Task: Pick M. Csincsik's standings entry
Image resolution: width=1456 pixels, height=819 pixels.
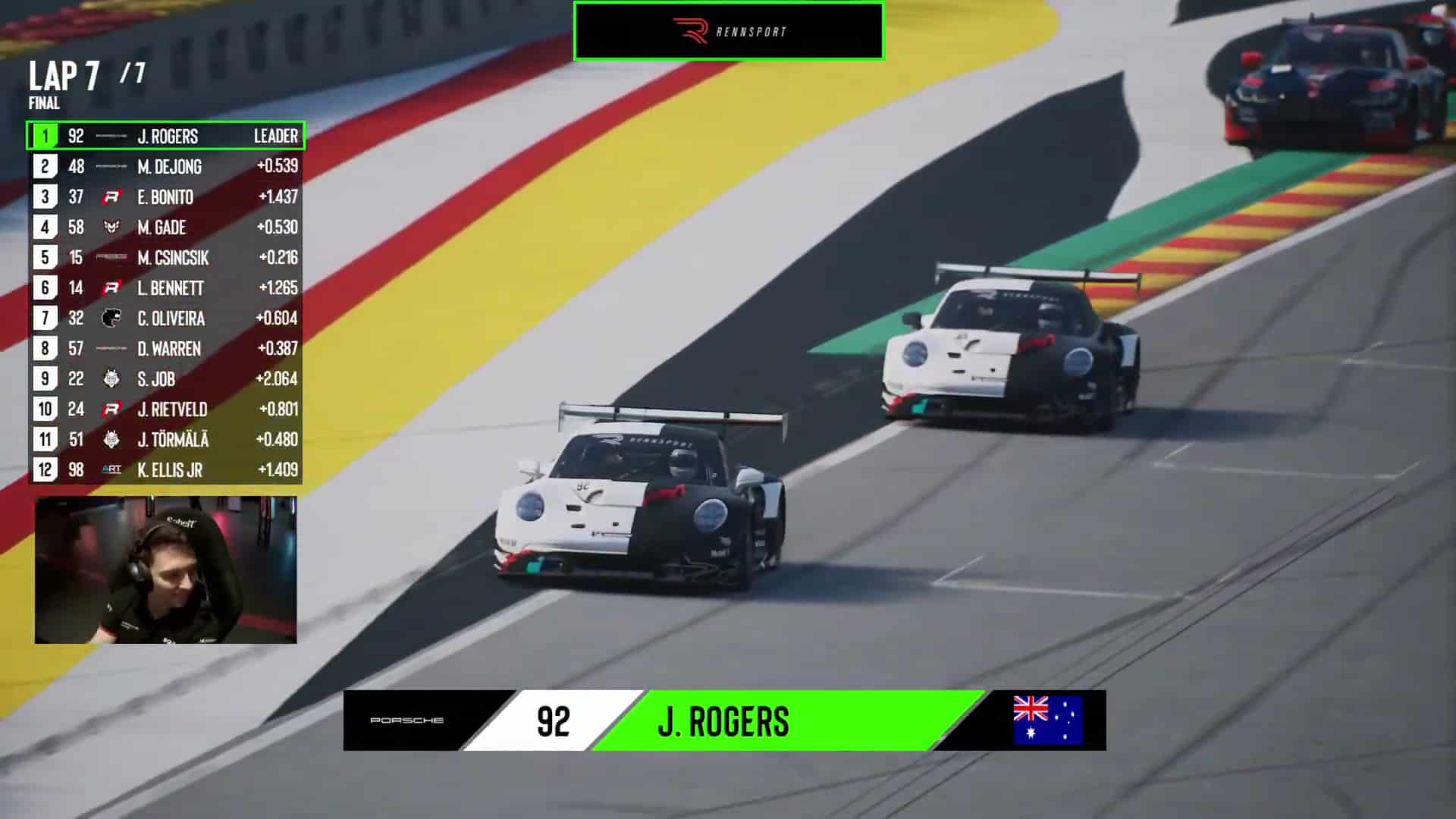Action: click(165, 258)
